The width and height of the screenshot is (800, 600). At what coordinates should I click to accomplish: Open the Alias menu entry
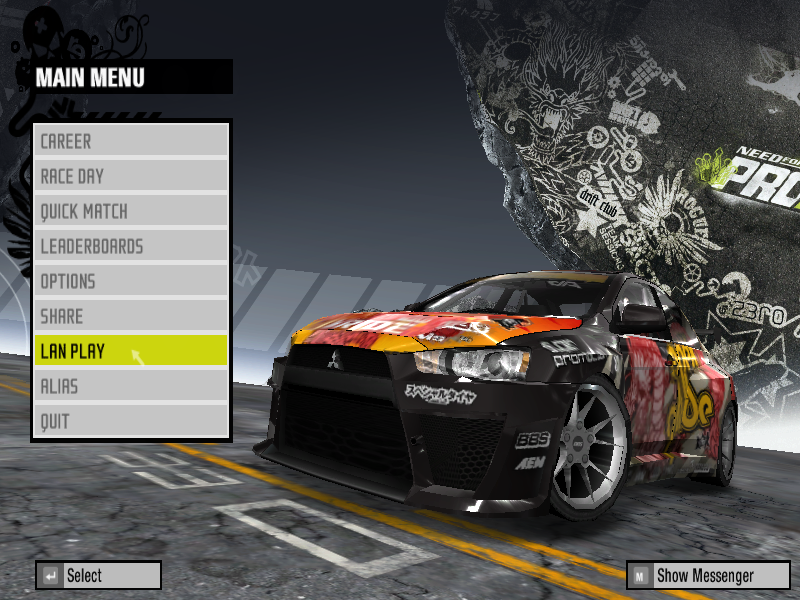(131, 386)
